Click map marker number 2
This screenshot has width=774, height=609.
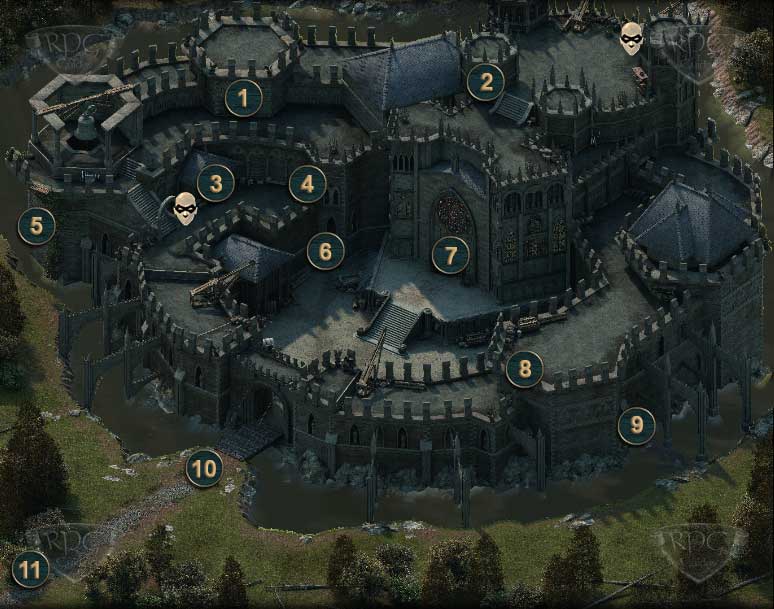pyautogui.click(x=486, y=82)
